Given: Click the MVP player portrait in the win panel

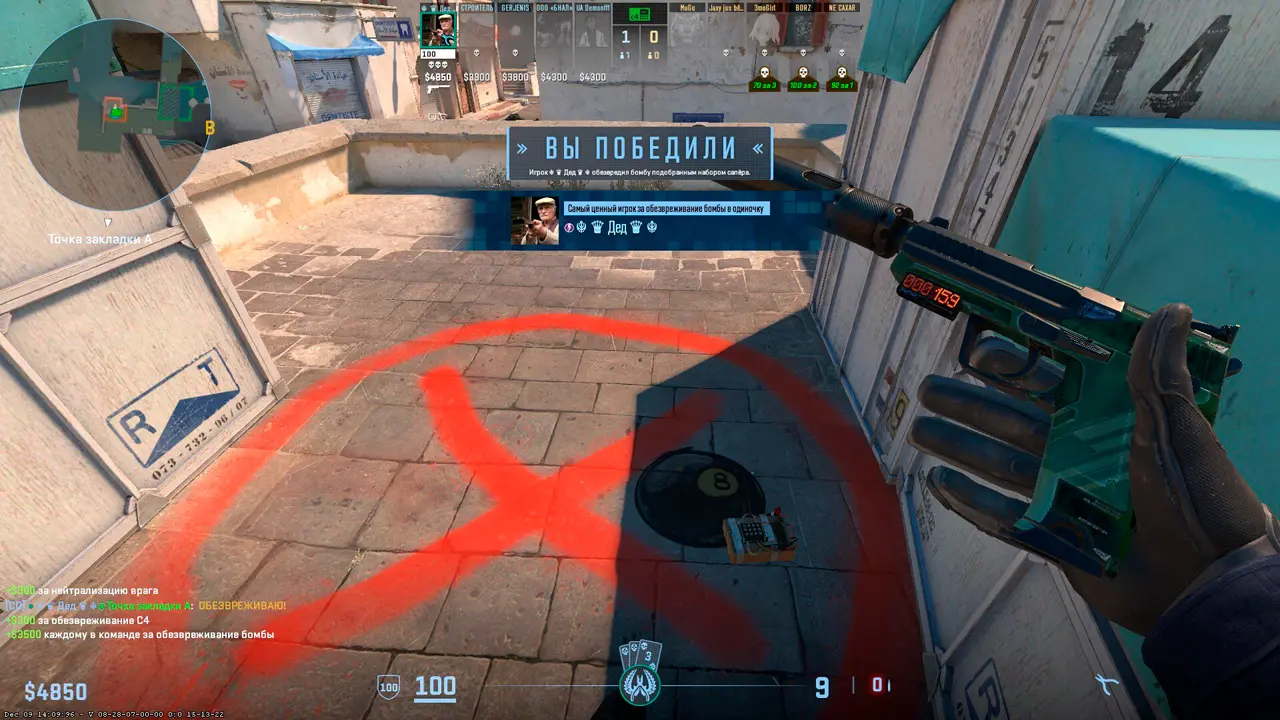Looking at the screenshot, I should (x=534, y=220).
